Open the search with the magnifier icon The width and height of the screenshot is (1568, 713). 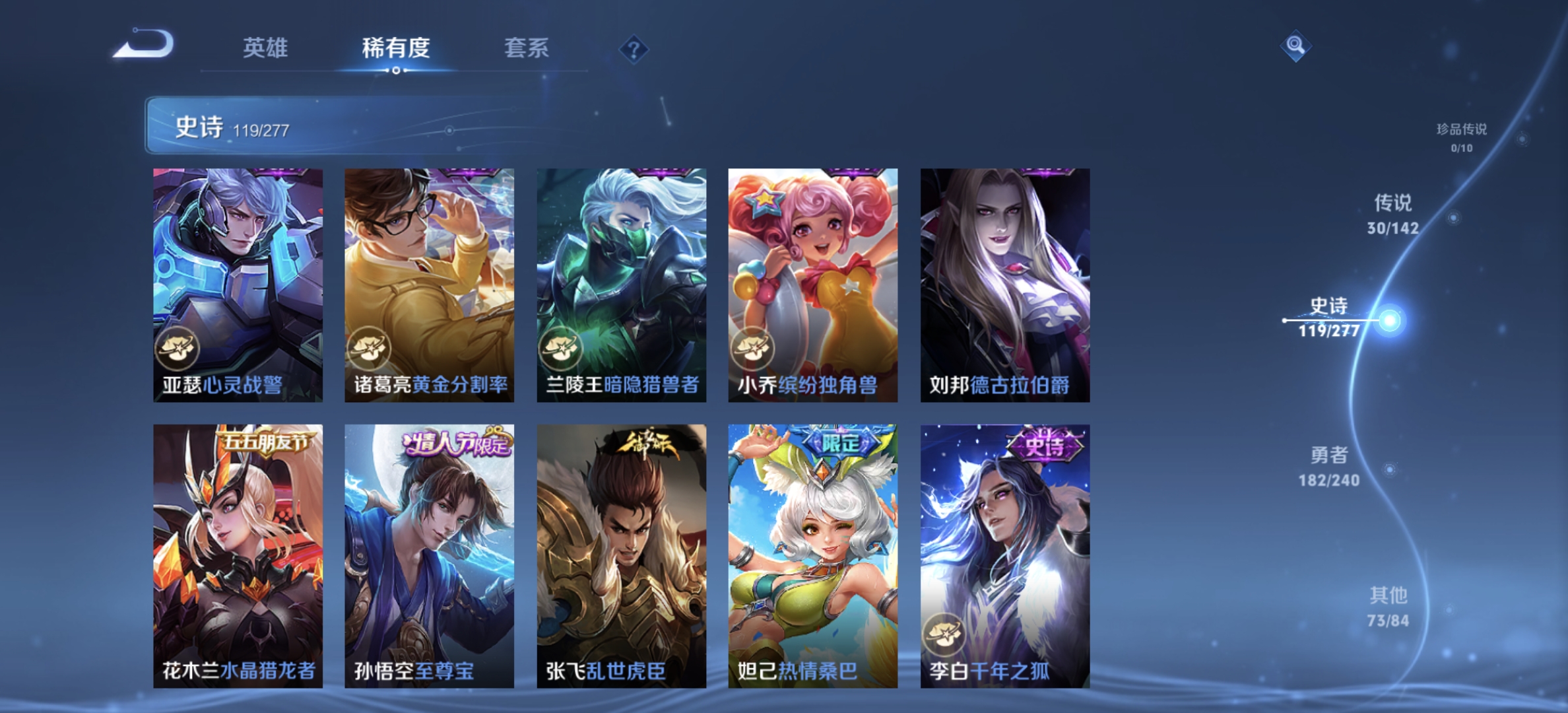coord(1295,47)
